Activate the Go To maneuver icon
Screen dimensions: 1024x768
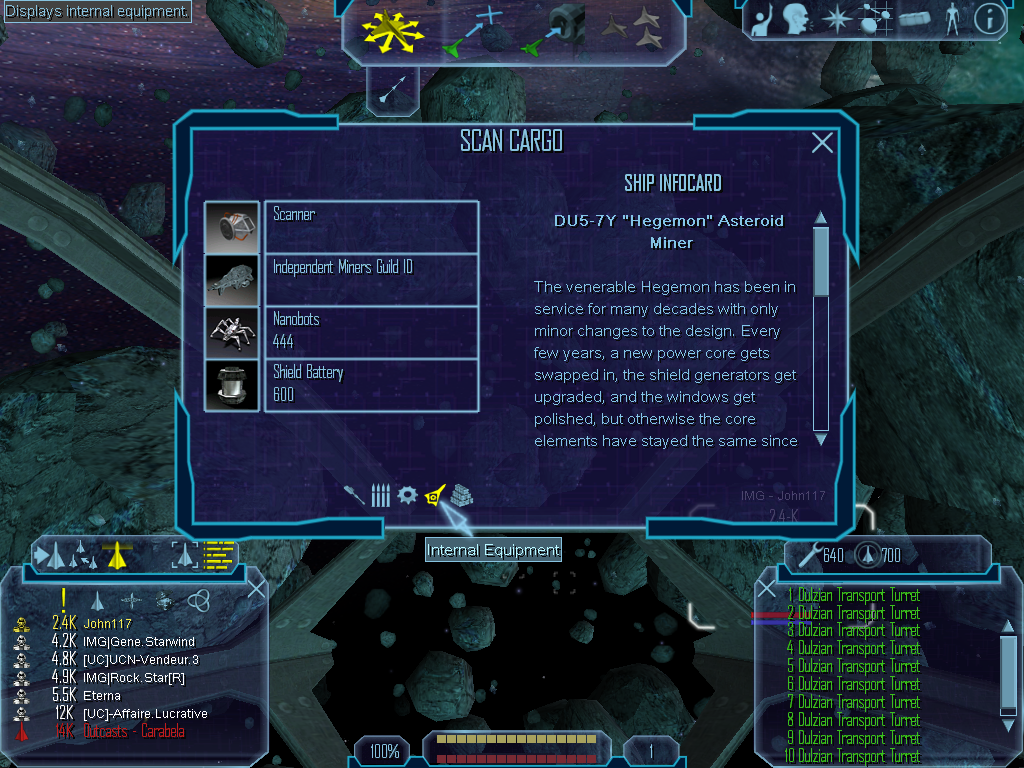click(x=471, y=30)
